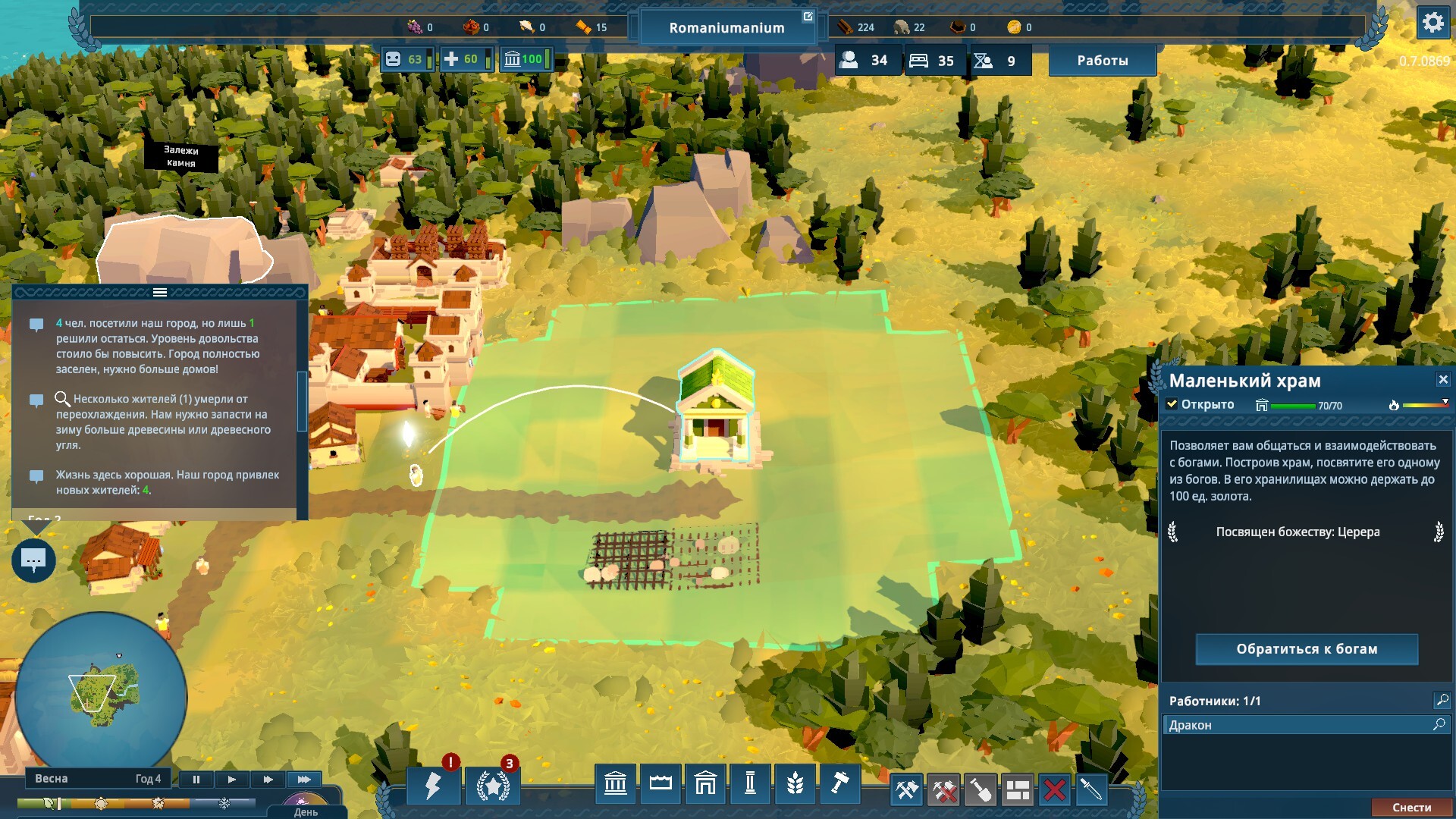Close the Маленький храм panel
The width and height of the screenshot is (1456, 819).
coord(1442,379)
